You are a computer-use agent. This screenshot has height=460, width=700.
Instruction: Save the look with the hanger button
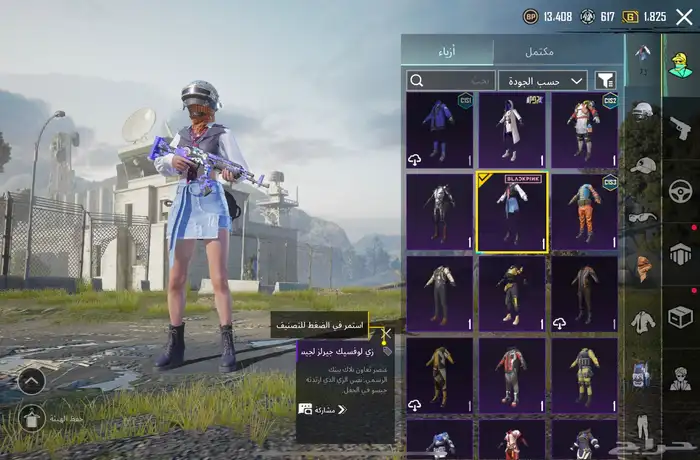31,418
